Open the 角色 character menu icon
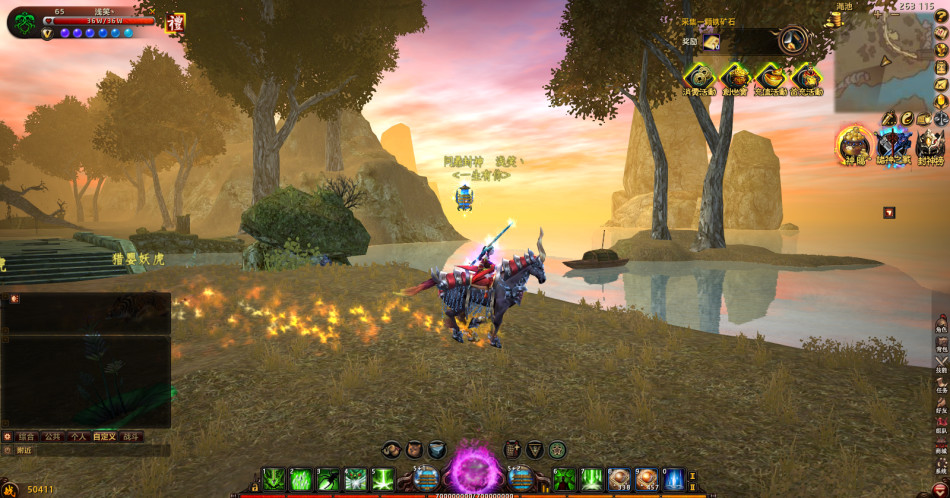This screenshot has height=498, width=950. pyautogui.click(x=941, y=320)
